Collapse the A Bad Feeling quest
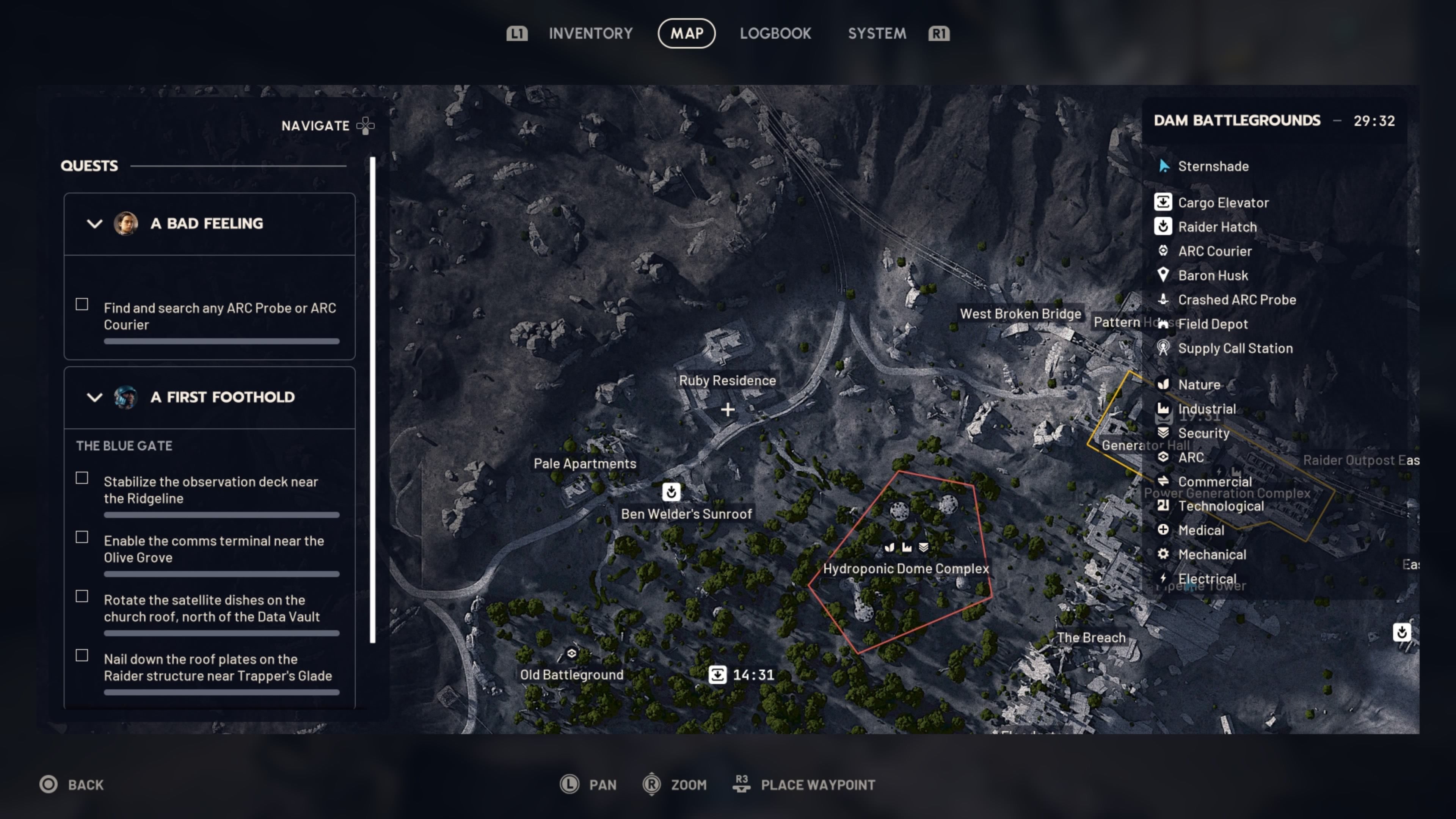 point(94,224)
